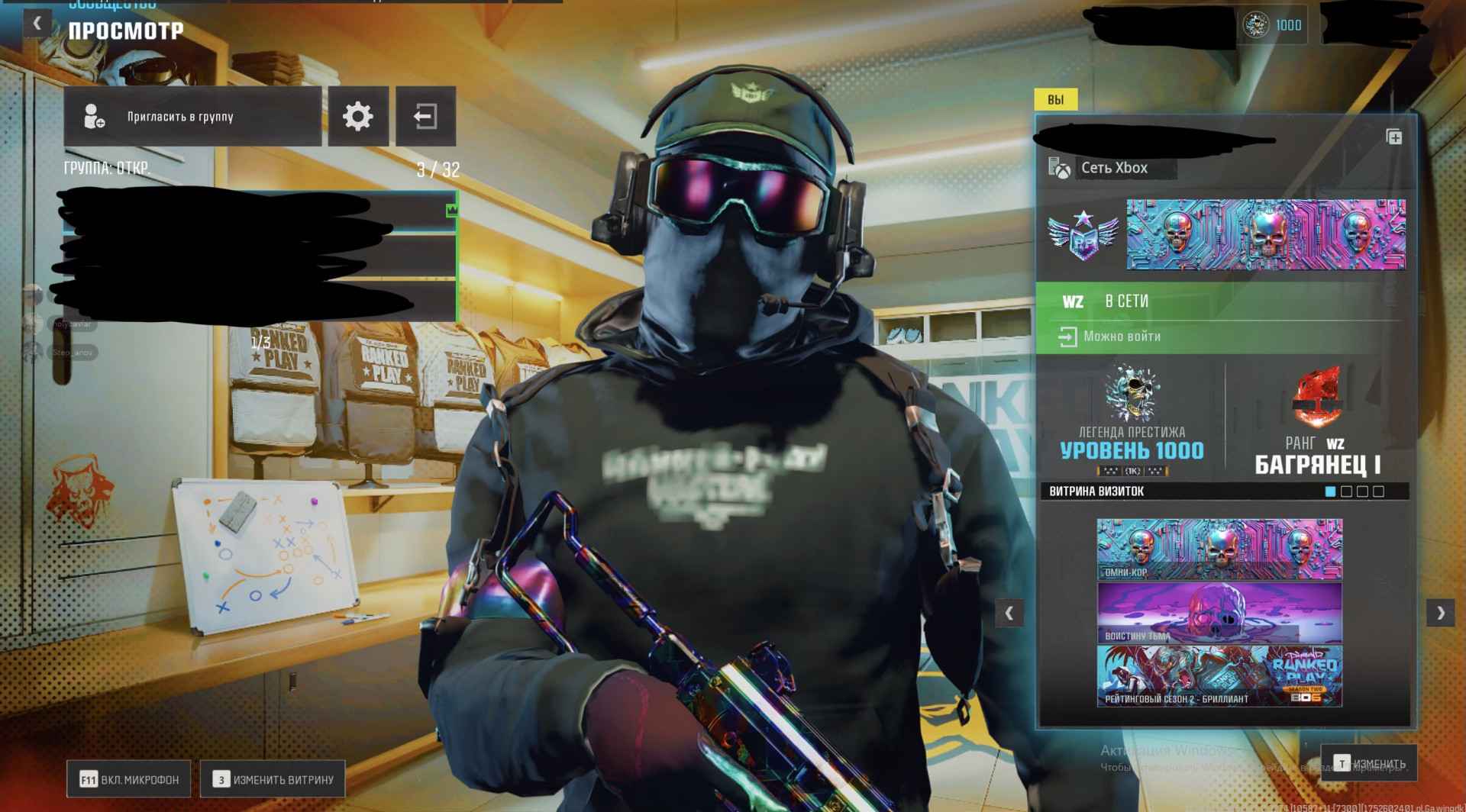Open the settings gear icon
The width and height of the screenshot is (1466, 812).
[357, 115]
